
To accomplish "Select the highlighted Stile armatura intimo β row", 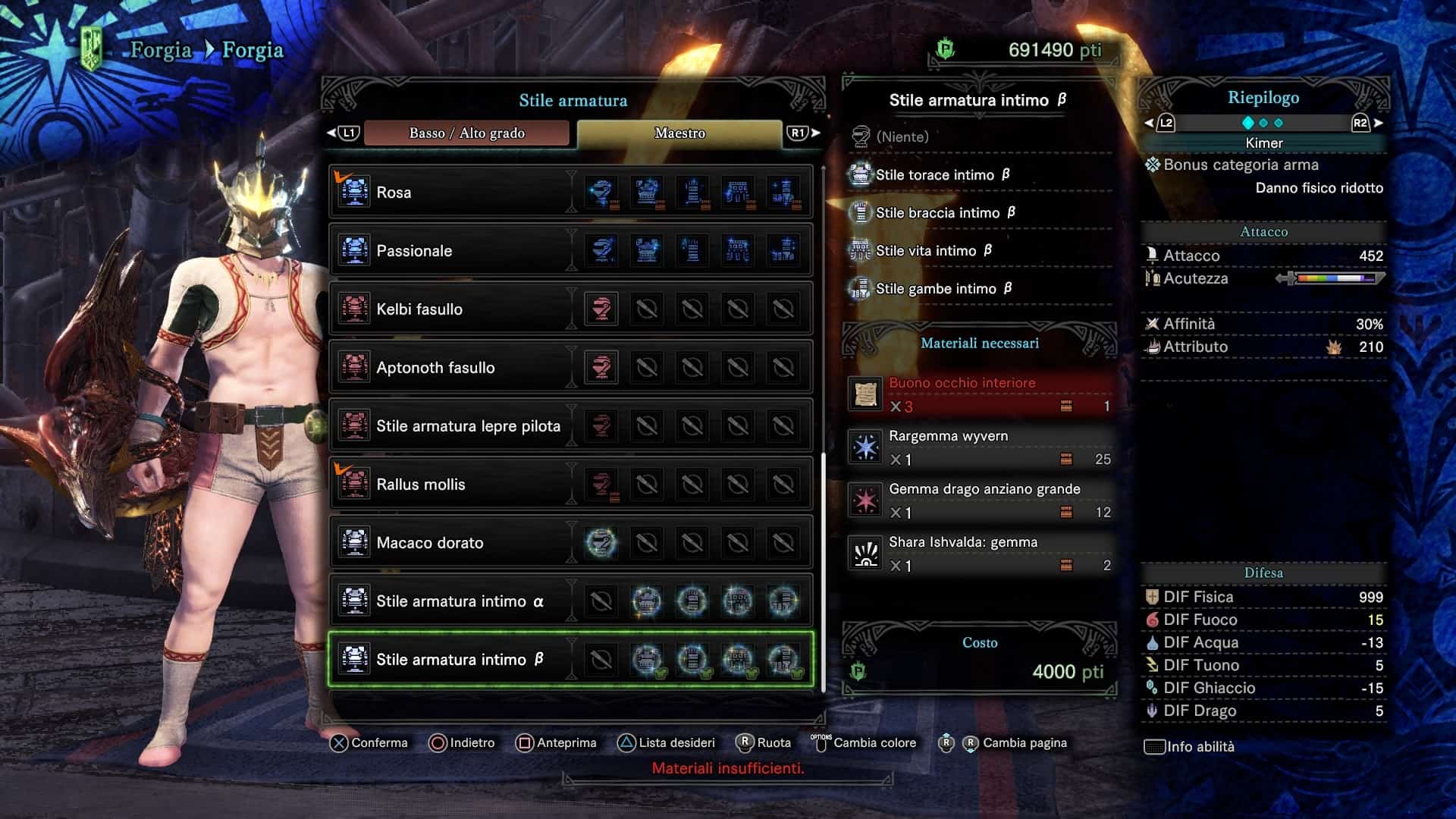I will coord(460,660).
